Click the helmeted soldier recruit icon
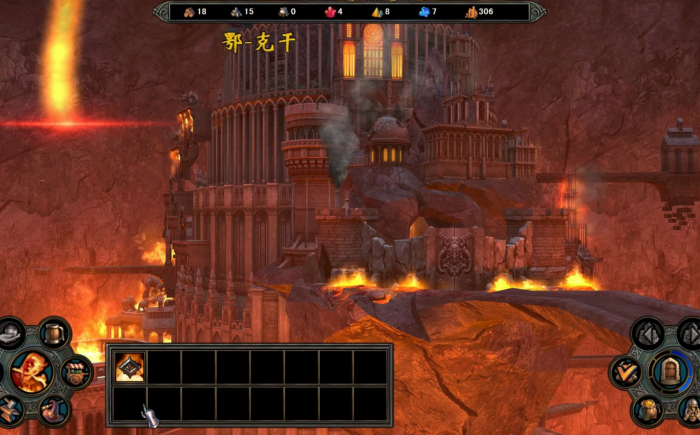The width and height of the screenshot is (700, 435). (690, 410)
